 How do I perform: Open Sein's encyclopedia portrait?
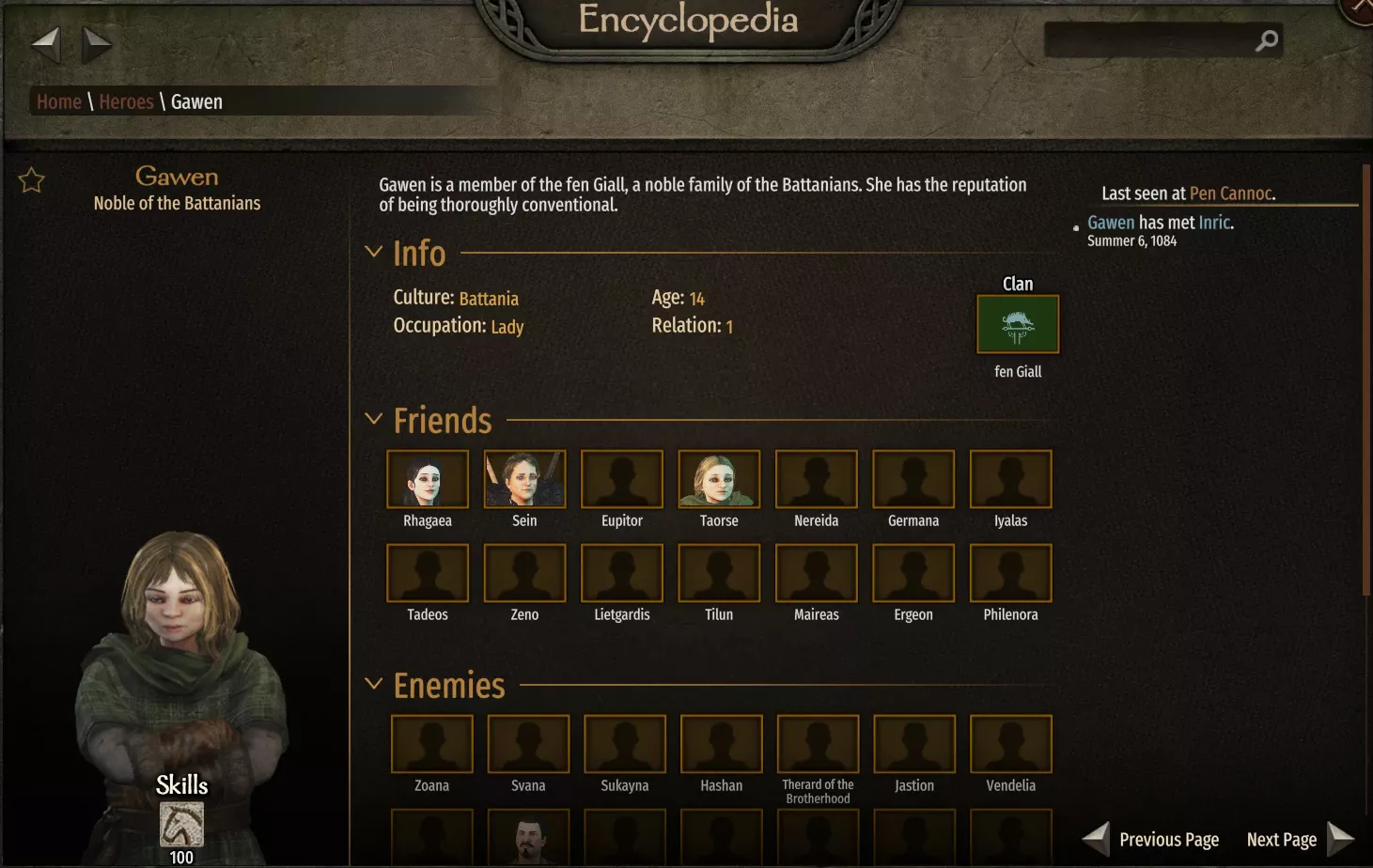tap(524, 479)
